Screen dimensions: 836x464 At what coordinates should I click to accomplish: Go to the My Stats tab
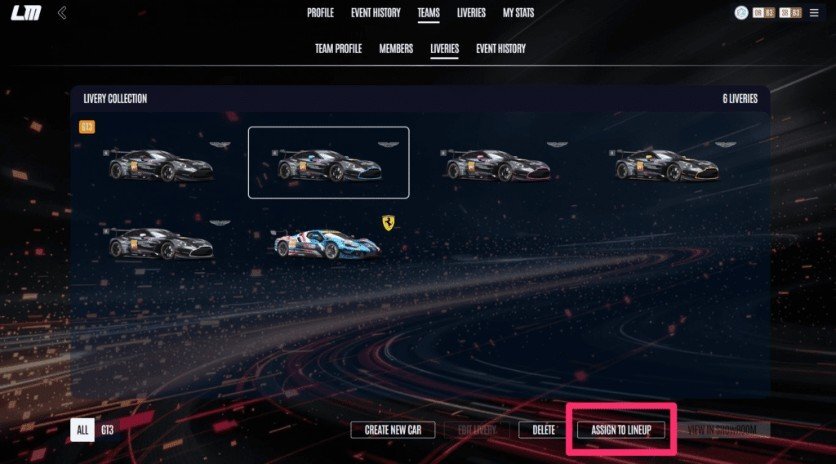pos(518,13)
